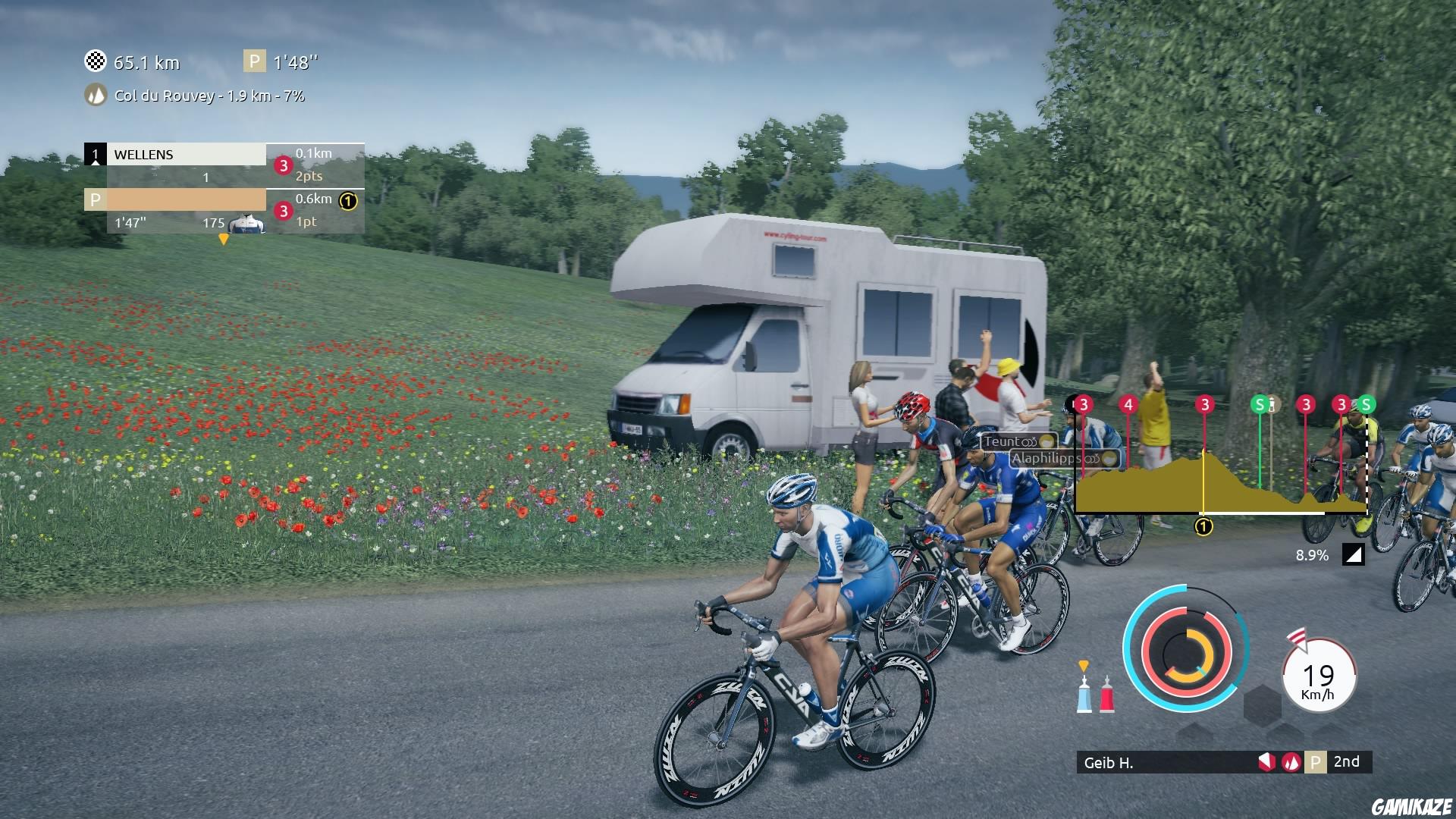Open the yellow circled 1 marker below the profile

1203,525
